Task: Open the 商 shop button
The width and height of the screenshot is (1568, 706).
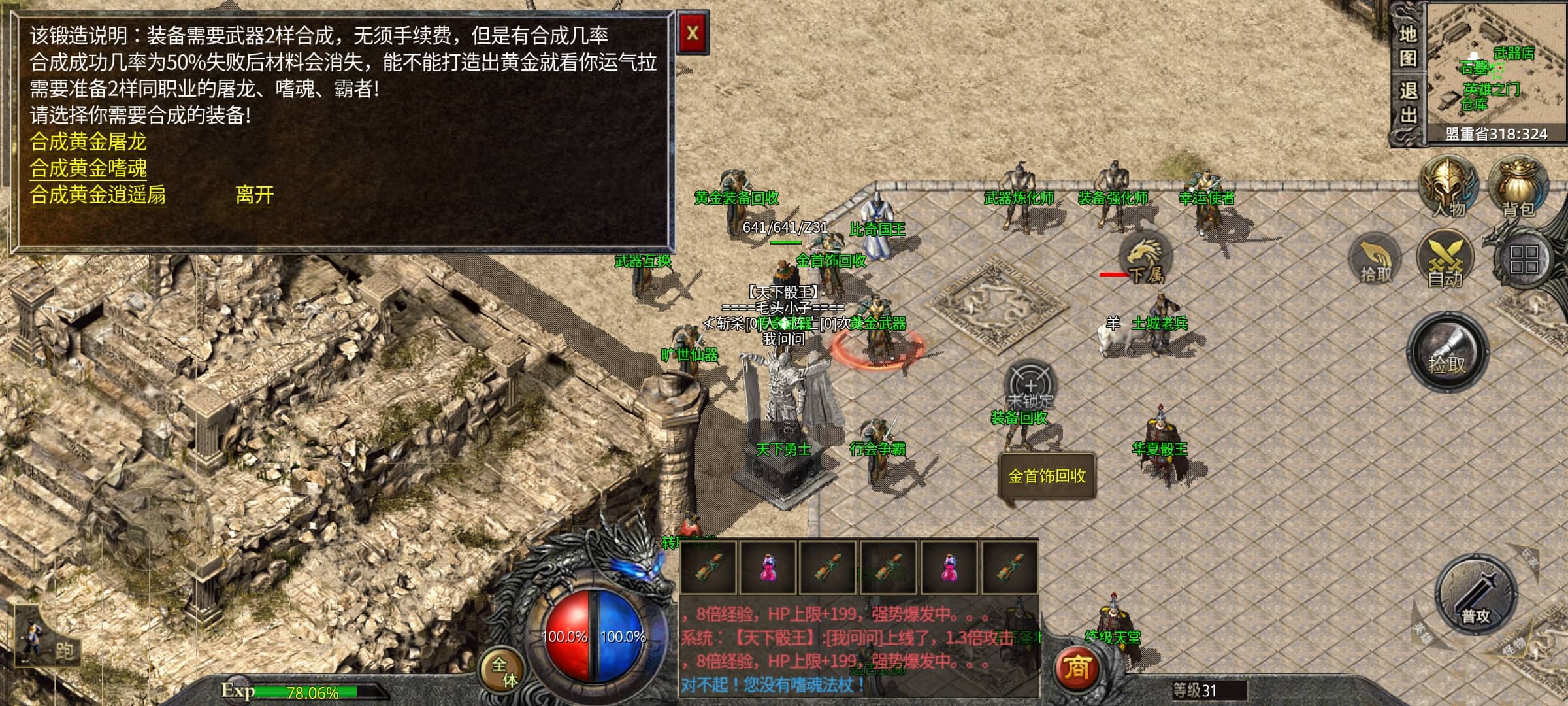Action: coord(1077,668)
